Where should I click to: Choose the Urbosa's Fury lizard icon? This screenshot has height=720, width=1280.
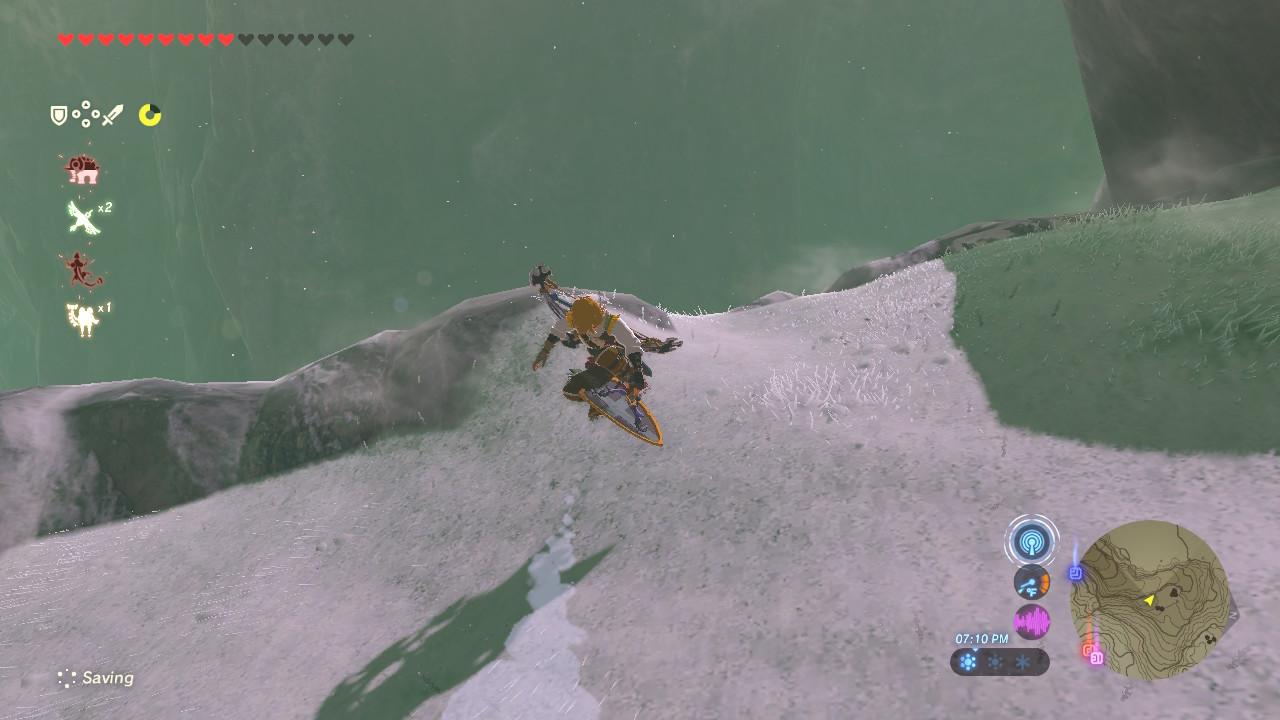(x=81, y=268)
